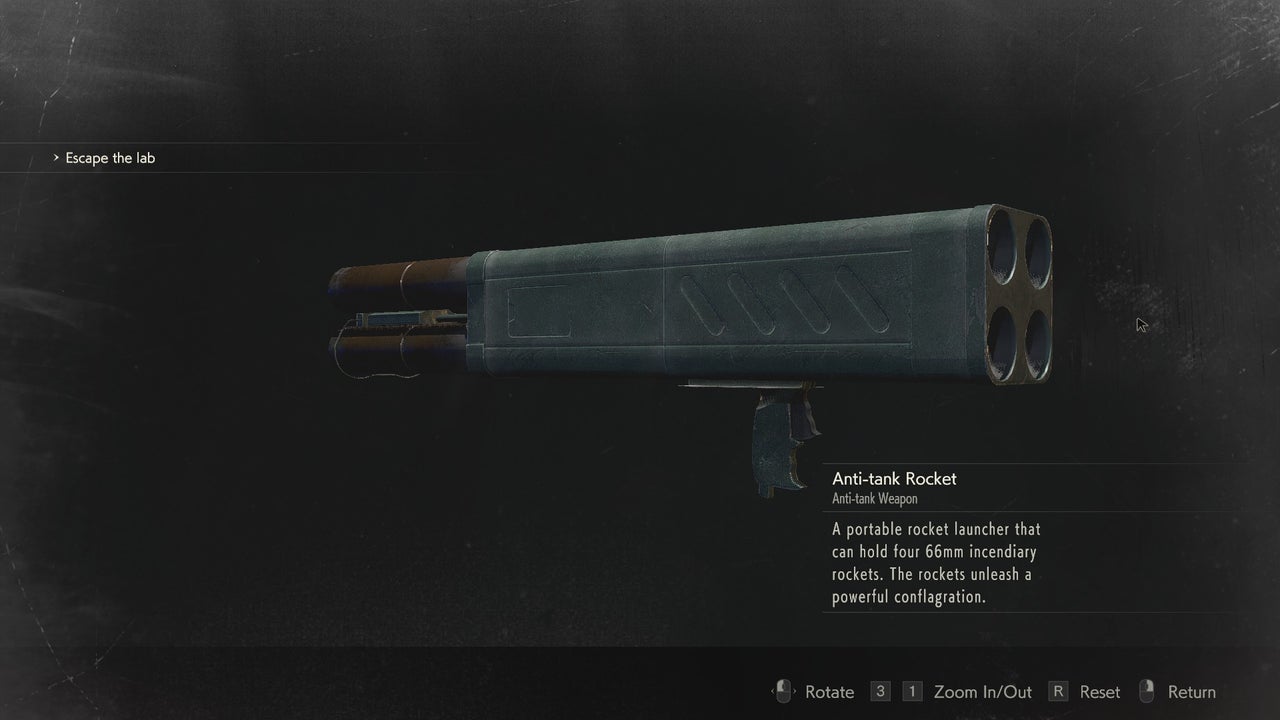Viewport: 1280px width, 720px height.
Task: Select the Escape the lab objective
Action: pyautogui.click(x=110, y=158)
